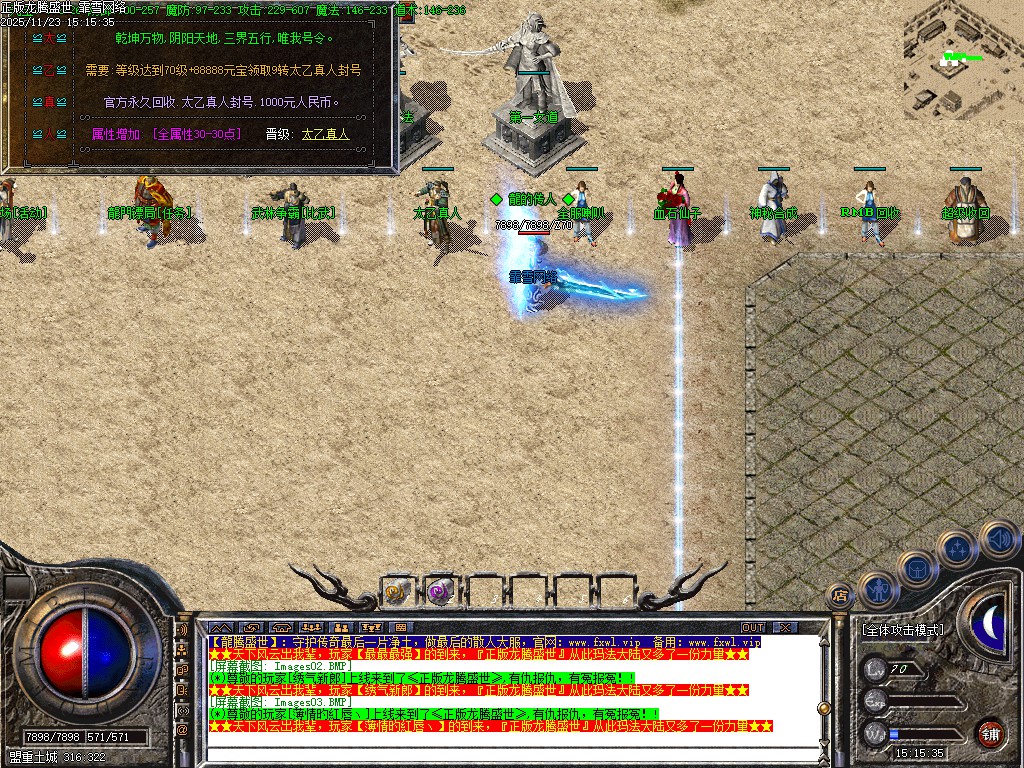The image size is (1024, 768).
Task: Open the skills sparkle icon
Action: (x=957, y=548)
